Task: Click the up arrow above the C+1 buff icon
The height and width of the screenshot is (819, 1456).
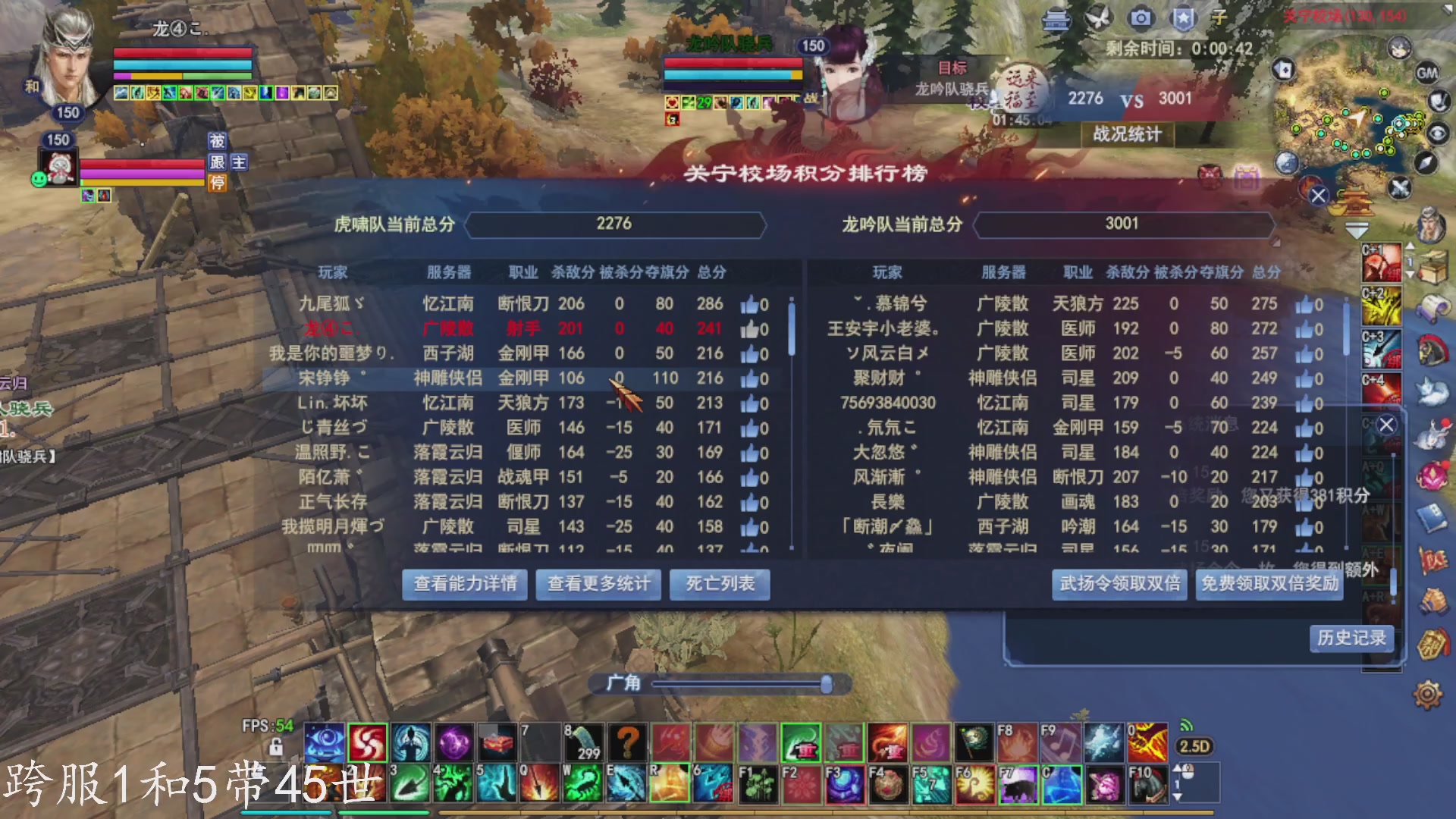Action: point(1410,244)
